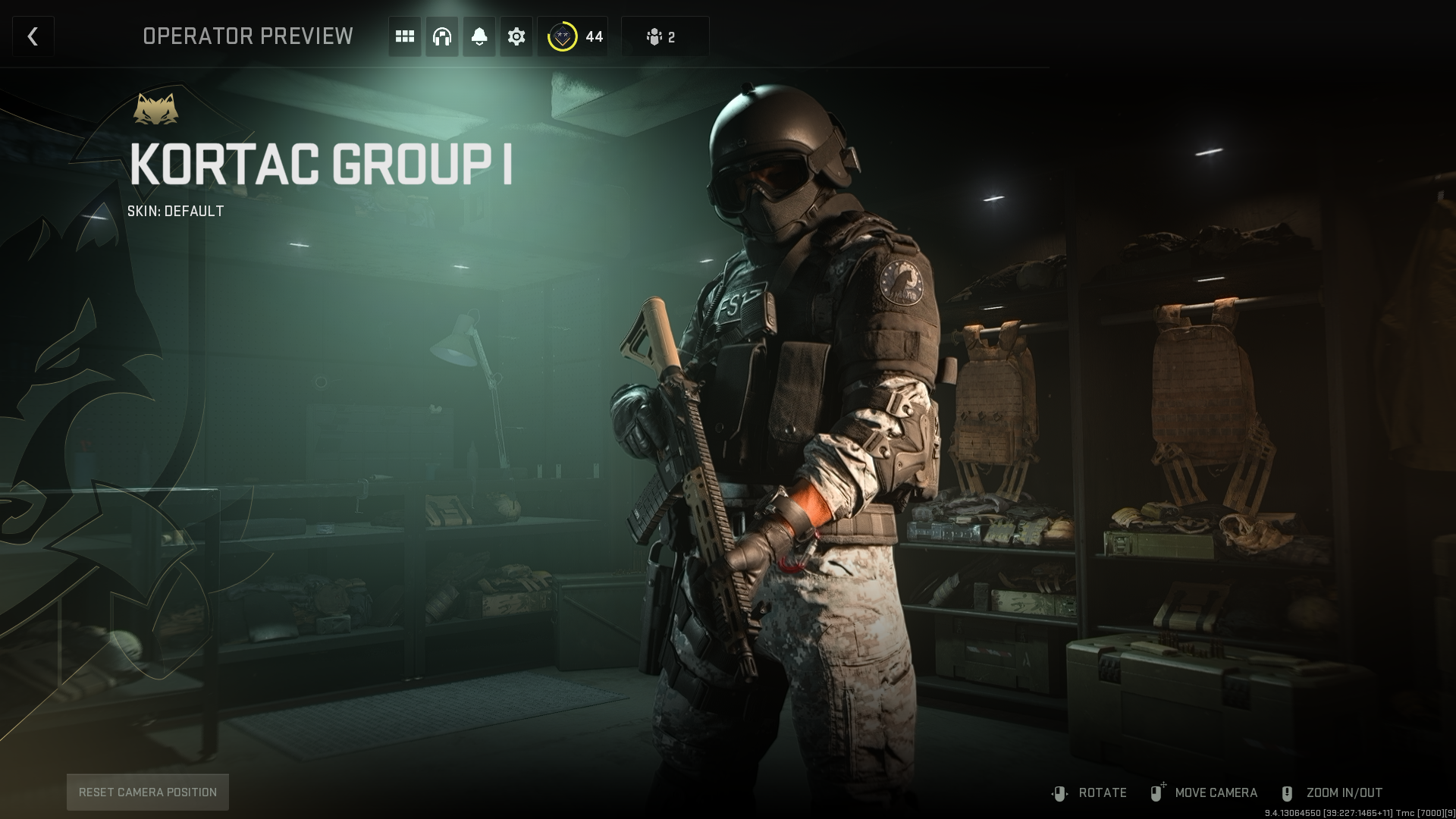Open the quick access grid menu

(x=404, y=36)
